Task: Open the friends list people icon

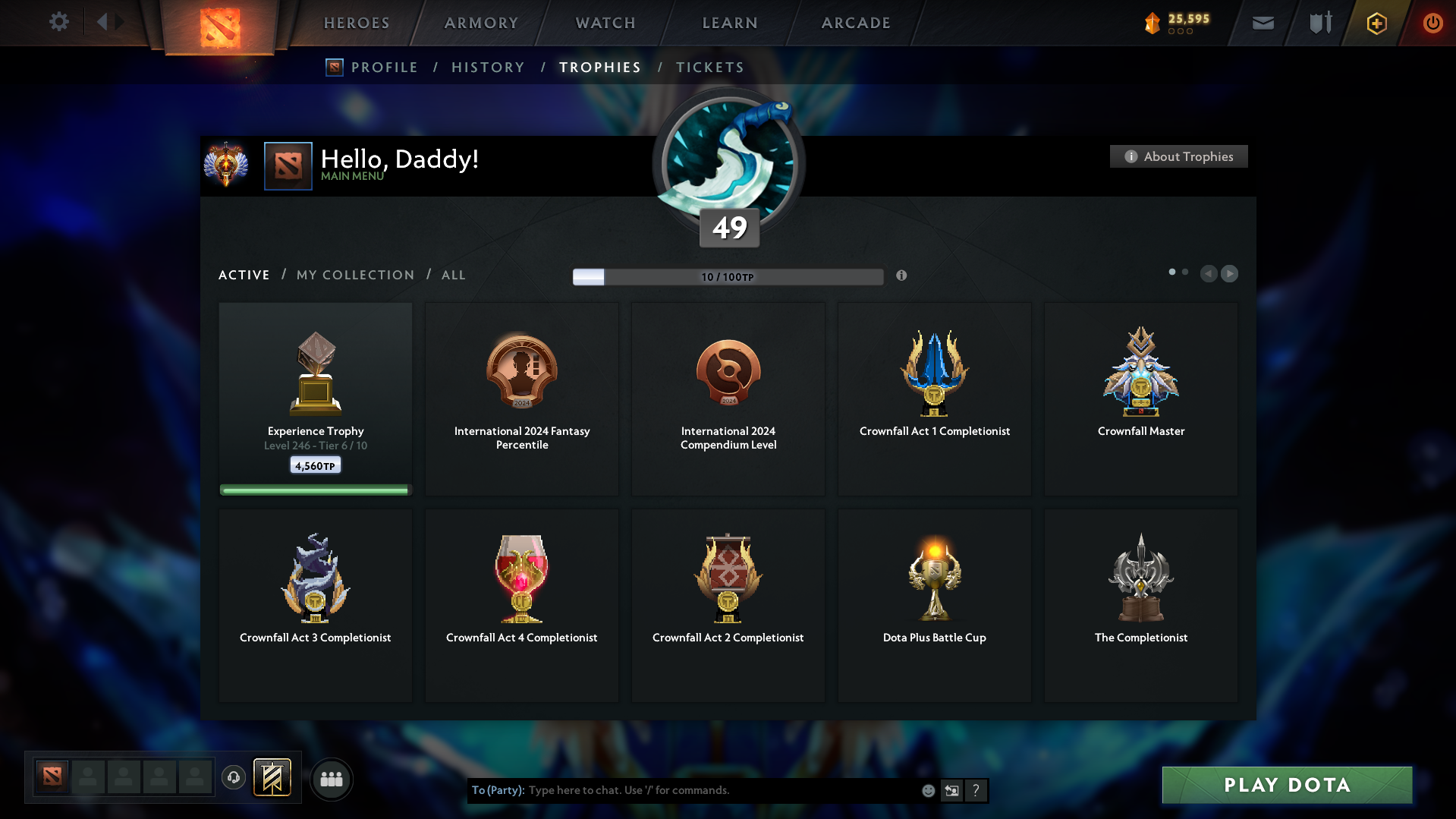Action: pyautogui.click(x=331, y=778)
